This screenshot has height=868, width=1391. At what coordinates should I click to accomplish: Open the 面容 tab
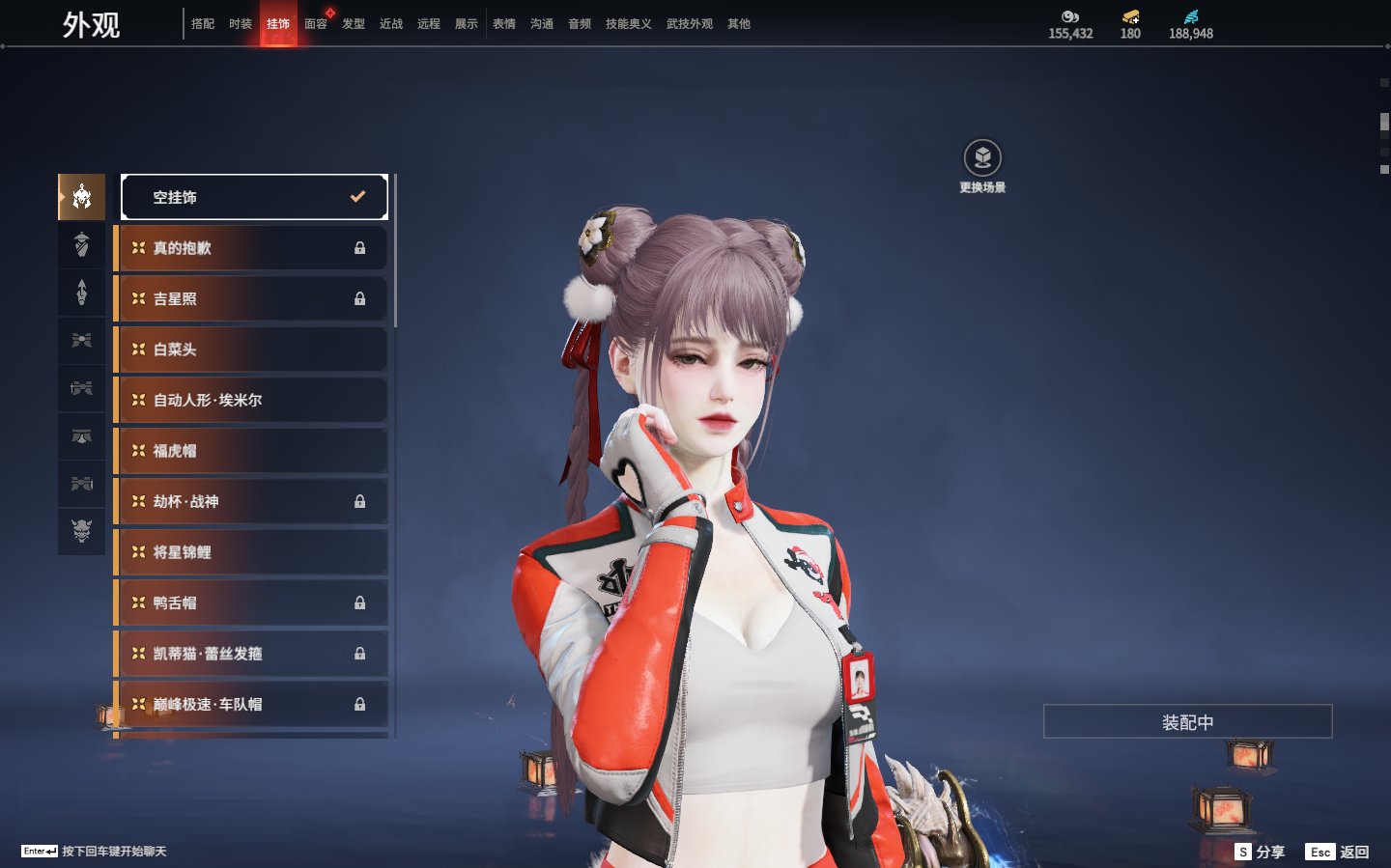tap(316, 24)
